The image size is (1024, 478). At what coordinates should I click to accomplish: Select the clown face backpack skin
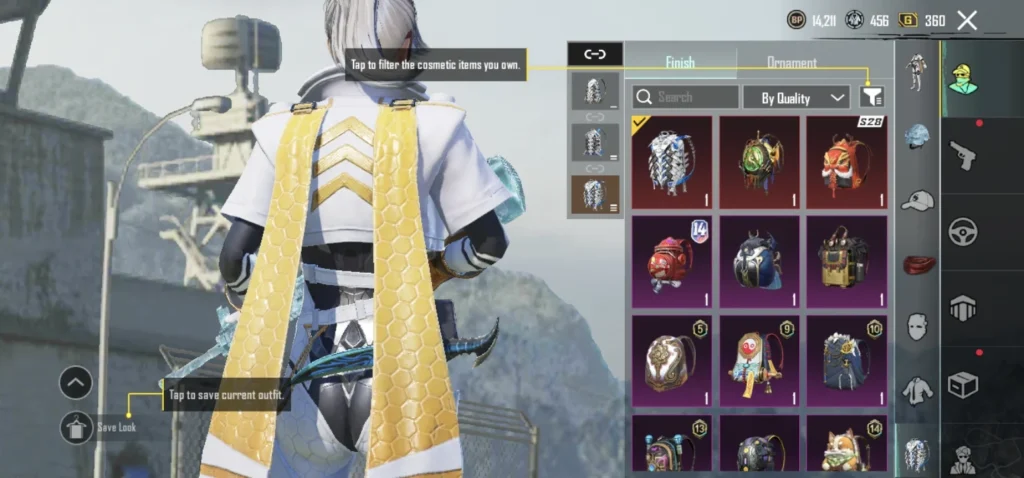pyautogui.click(x=759, y=361)
